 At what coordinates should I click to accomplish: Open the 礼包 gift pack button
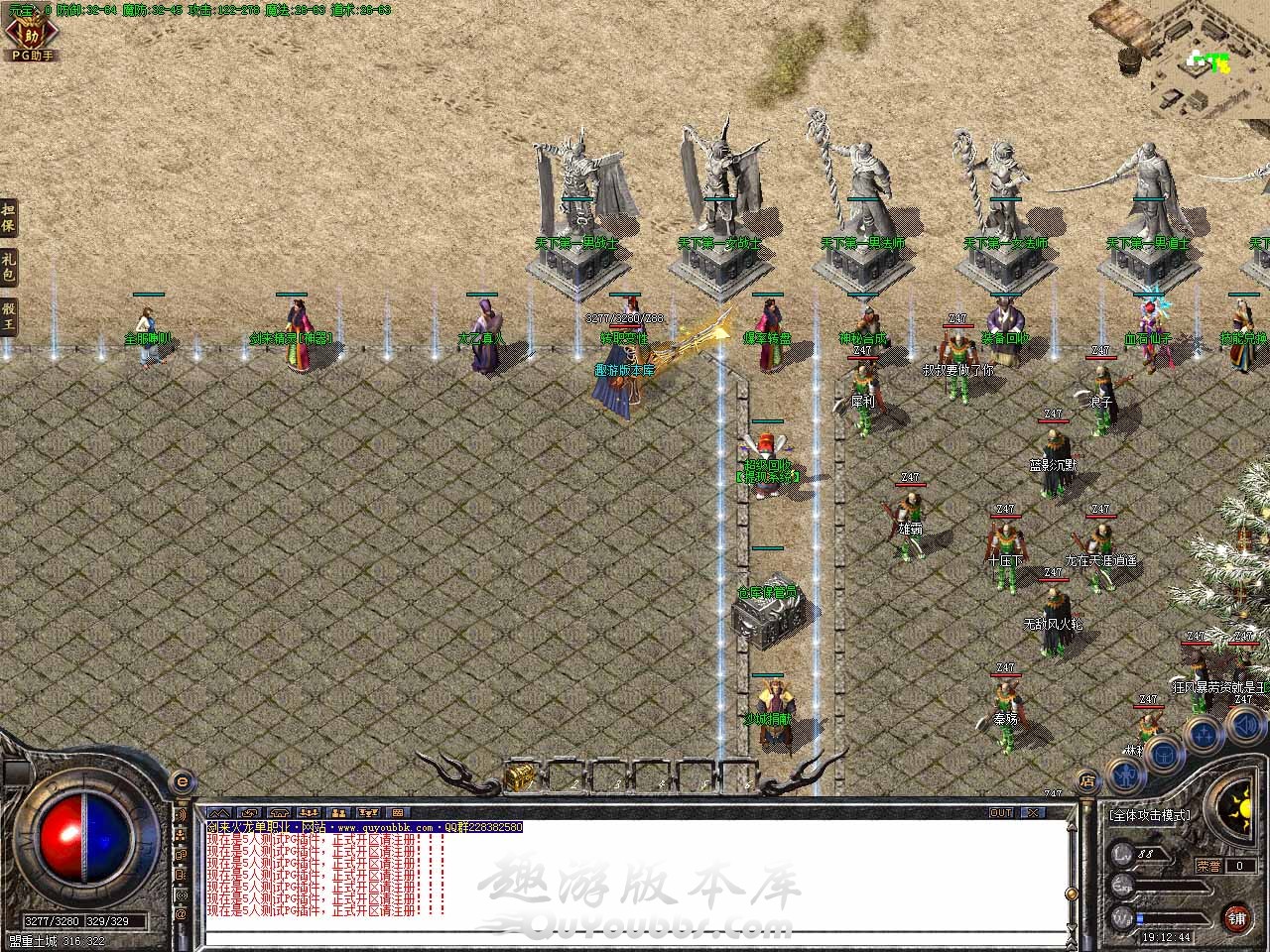9,267
